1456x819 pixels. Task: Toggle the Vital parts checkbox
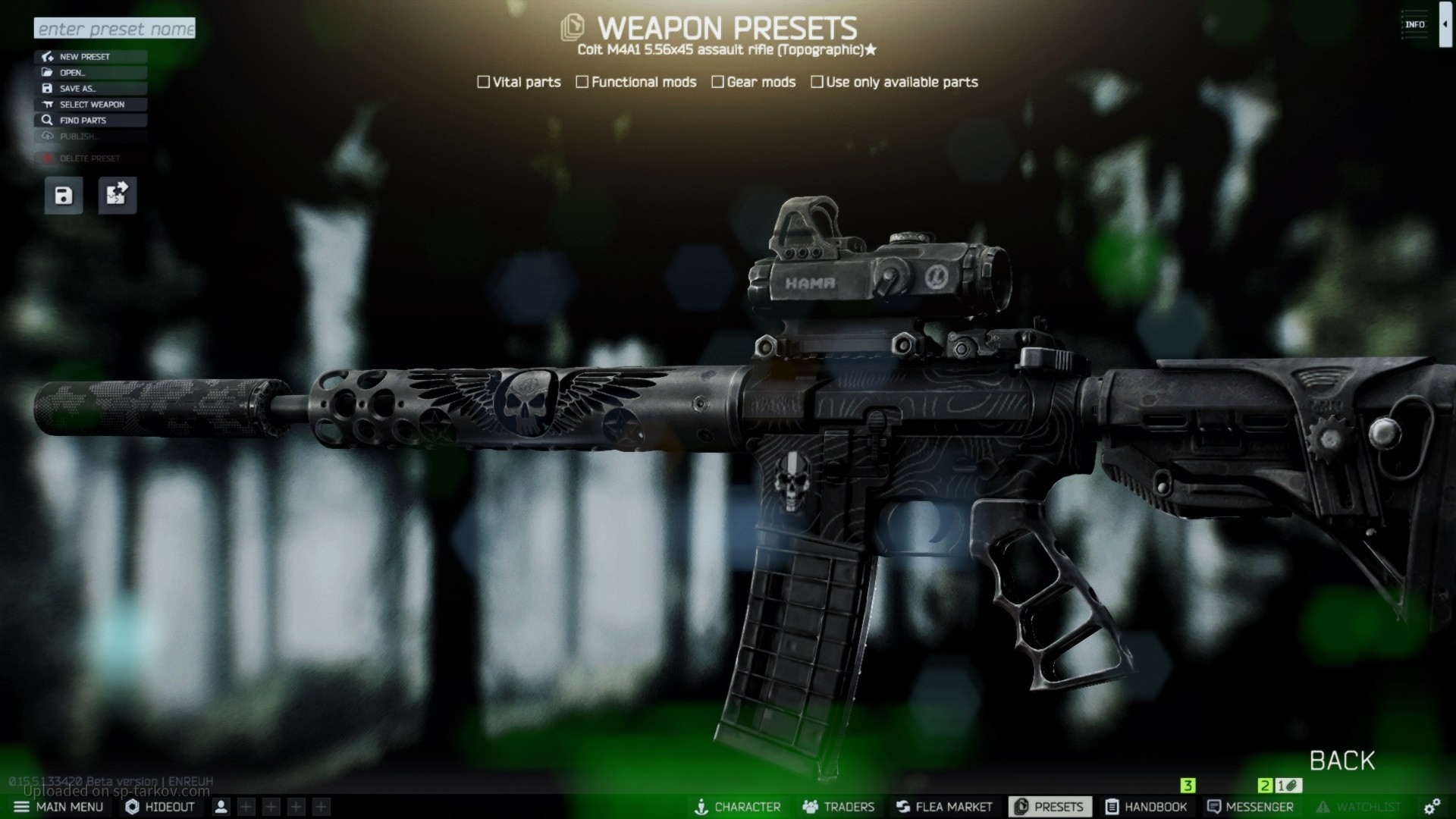(x=484, y=82)
